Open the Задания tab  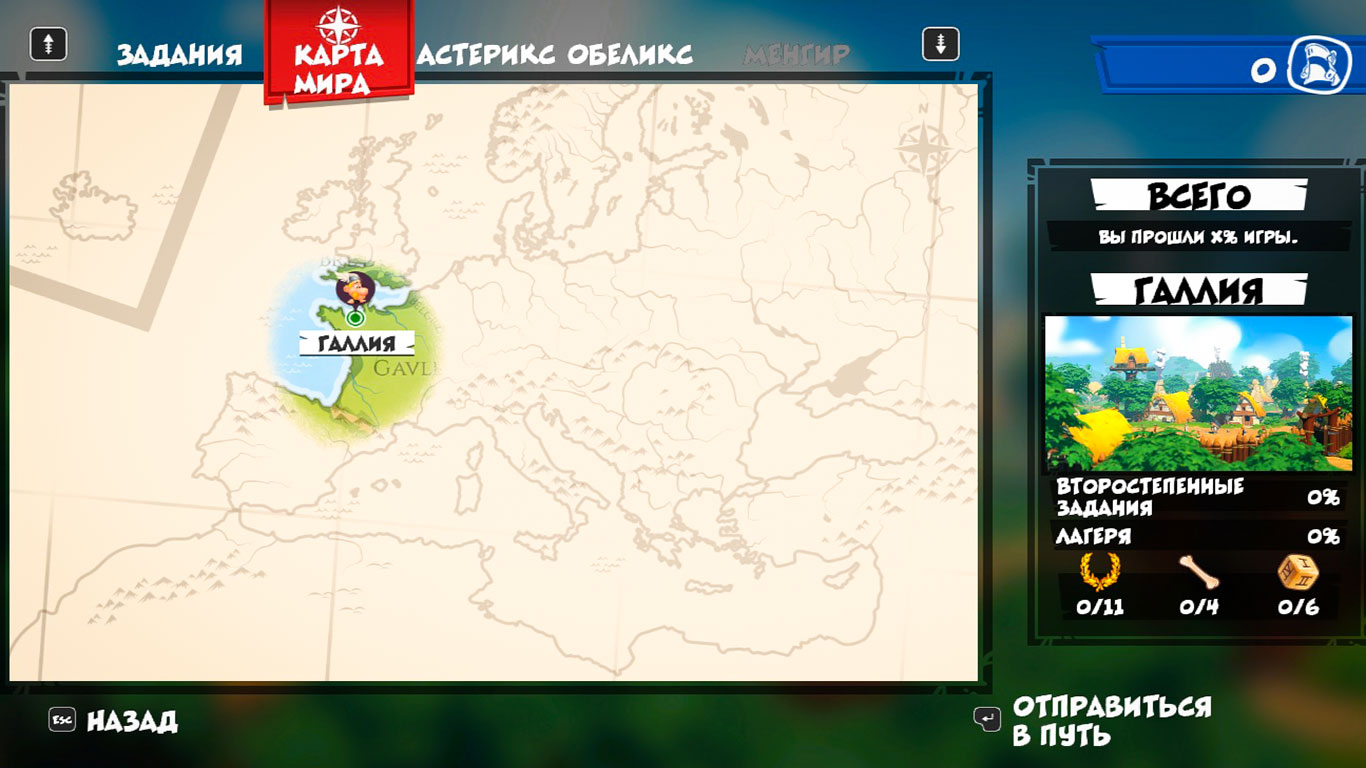[x=179, y=54]
